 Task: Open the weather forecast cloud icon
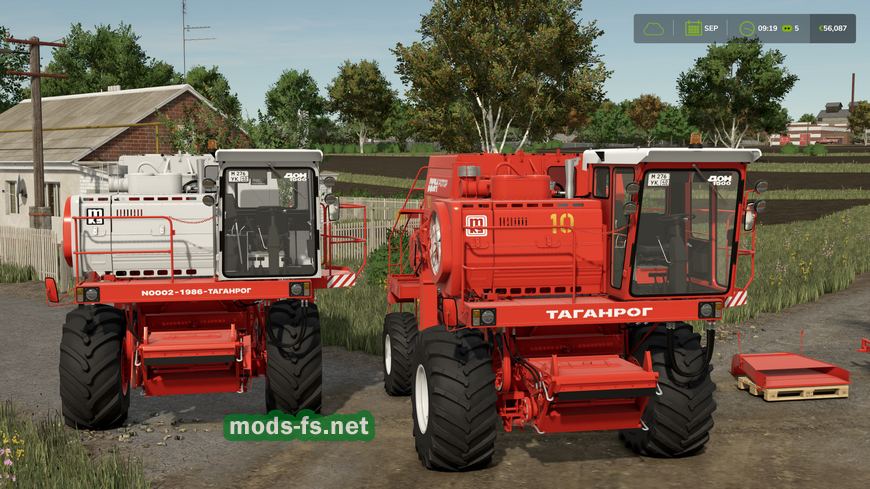[x=653, y=28]
